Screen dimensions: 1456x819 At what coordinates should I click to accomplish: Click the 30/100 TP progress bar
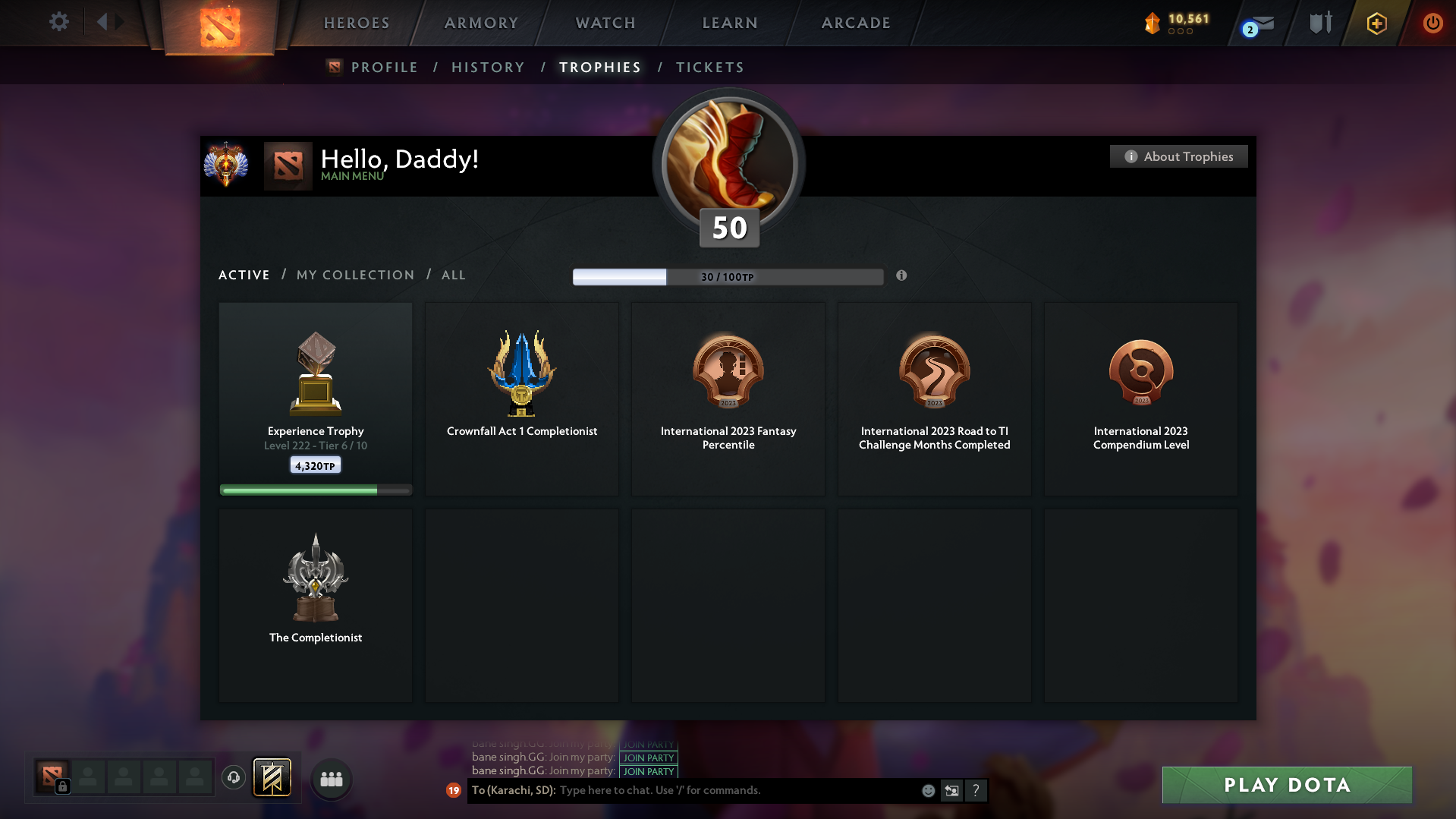(728, 276)
